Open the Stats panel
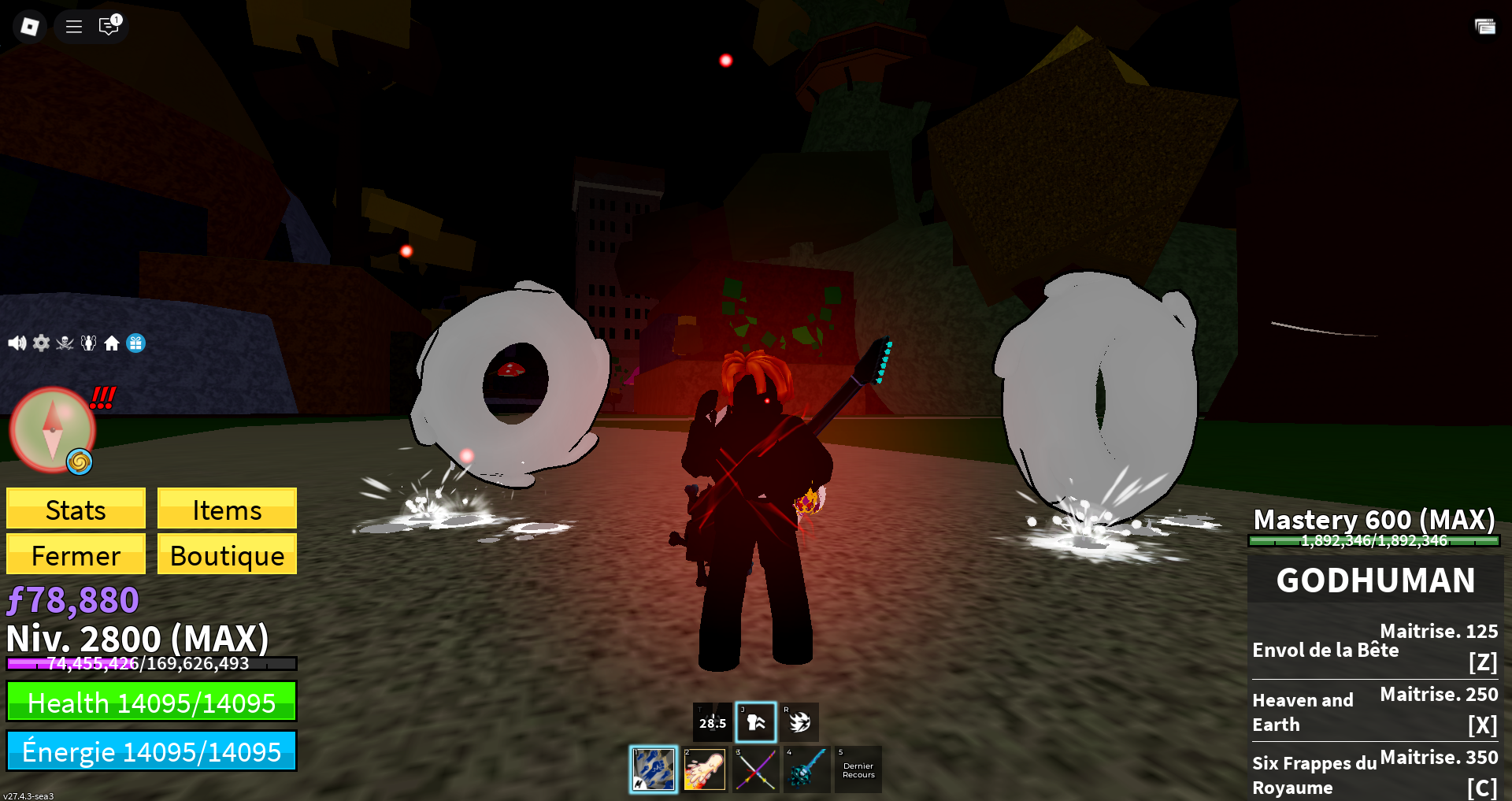Image resolution: width=1512 pixels, height=801 pixels. (x=76, y=510)
